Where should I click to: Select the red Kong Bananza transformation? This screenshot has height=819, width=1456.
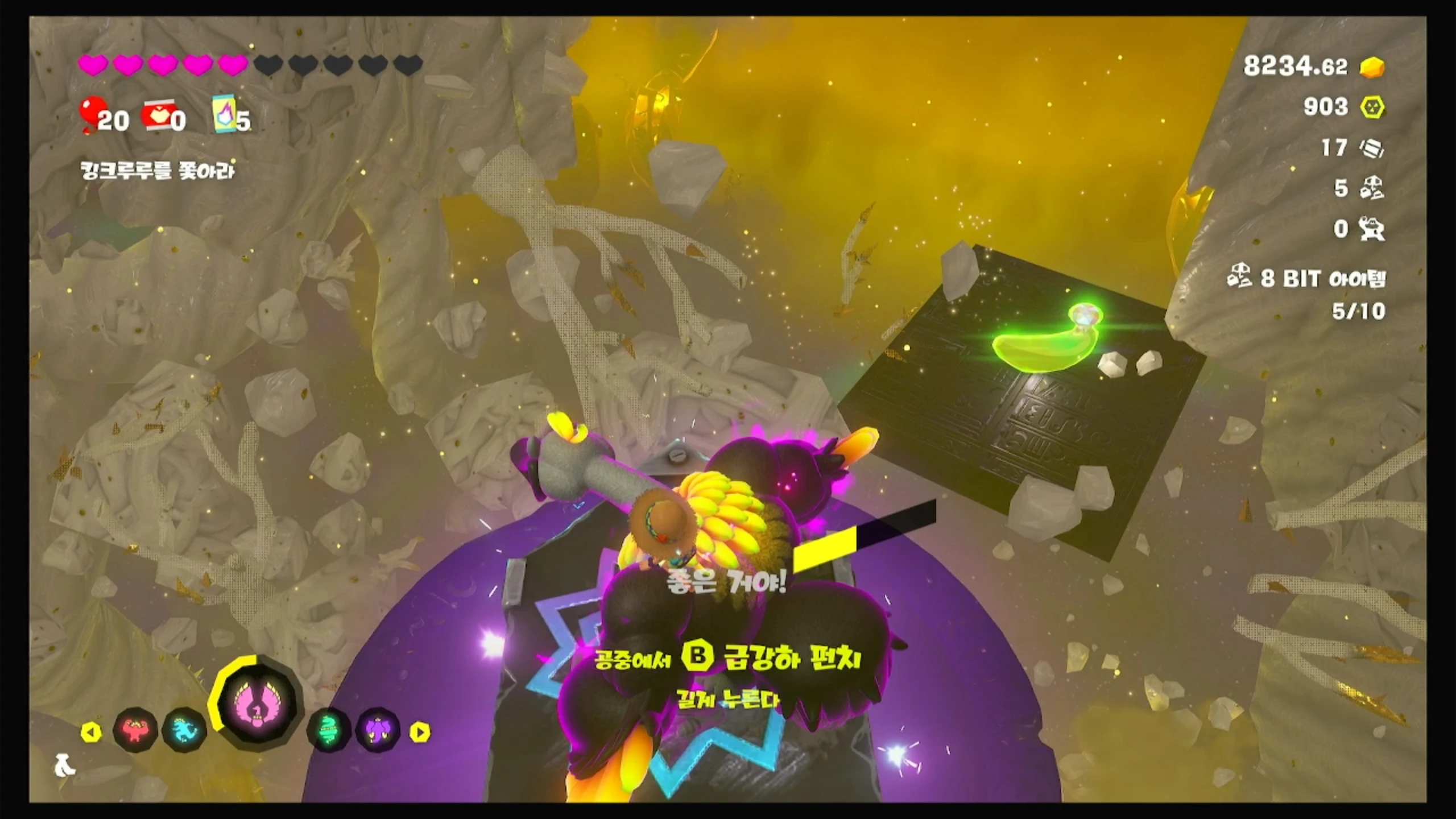[135, 730]
